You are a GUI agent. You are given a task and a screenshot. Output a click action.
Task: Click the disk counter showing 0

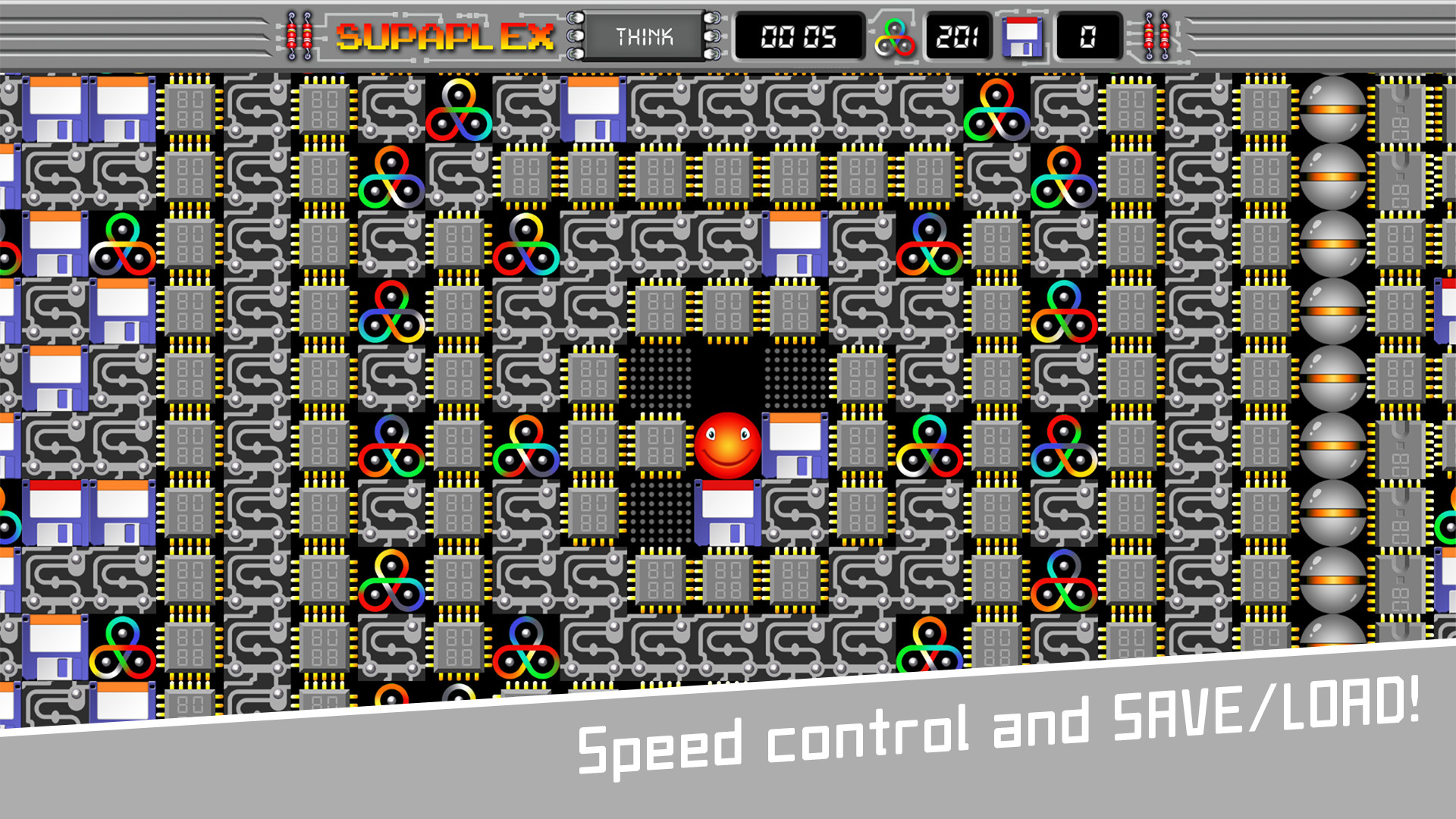(x=1088, y=35)
